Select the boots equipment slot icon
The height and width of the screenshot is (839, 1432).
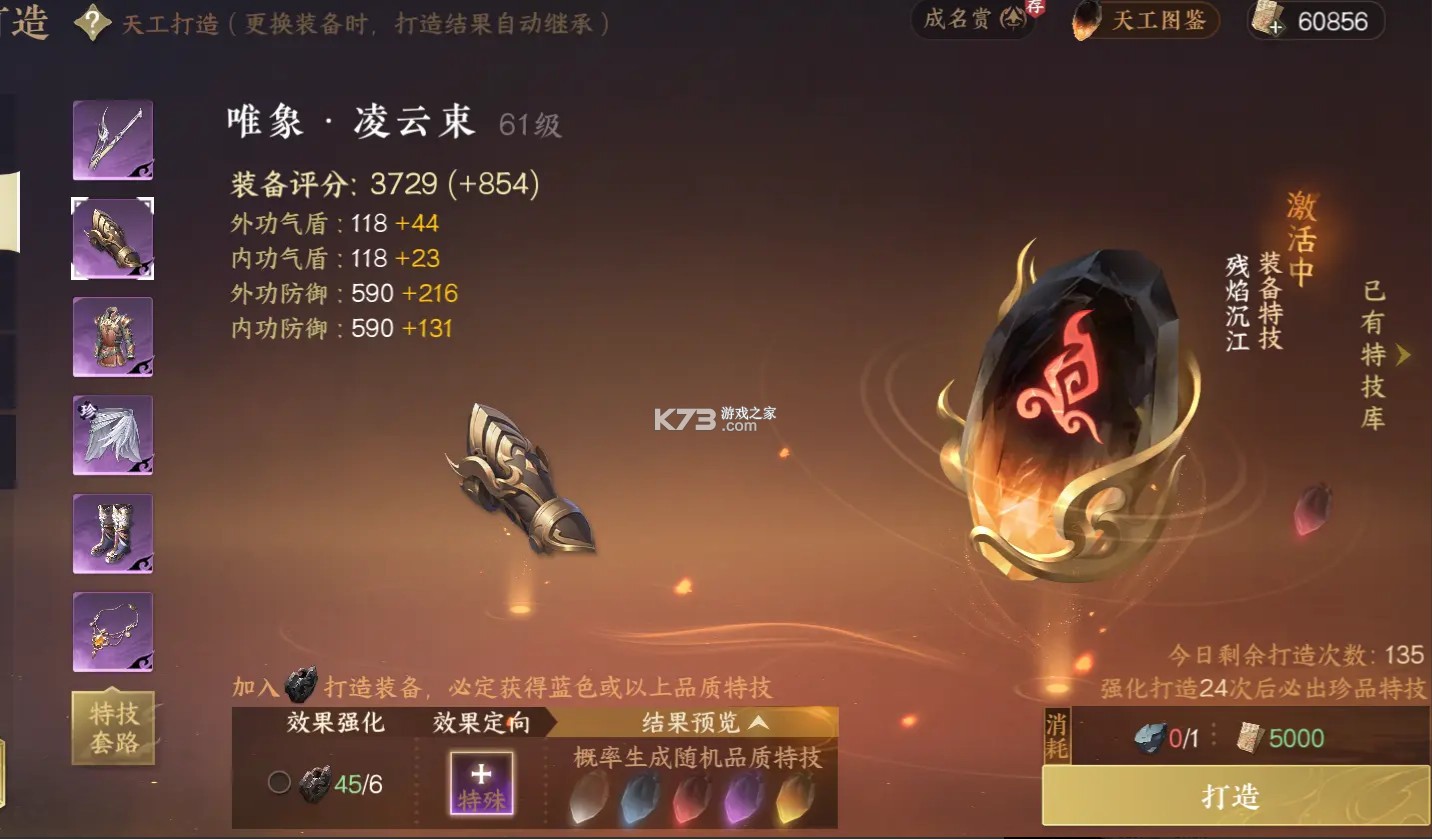pos(112,533)
